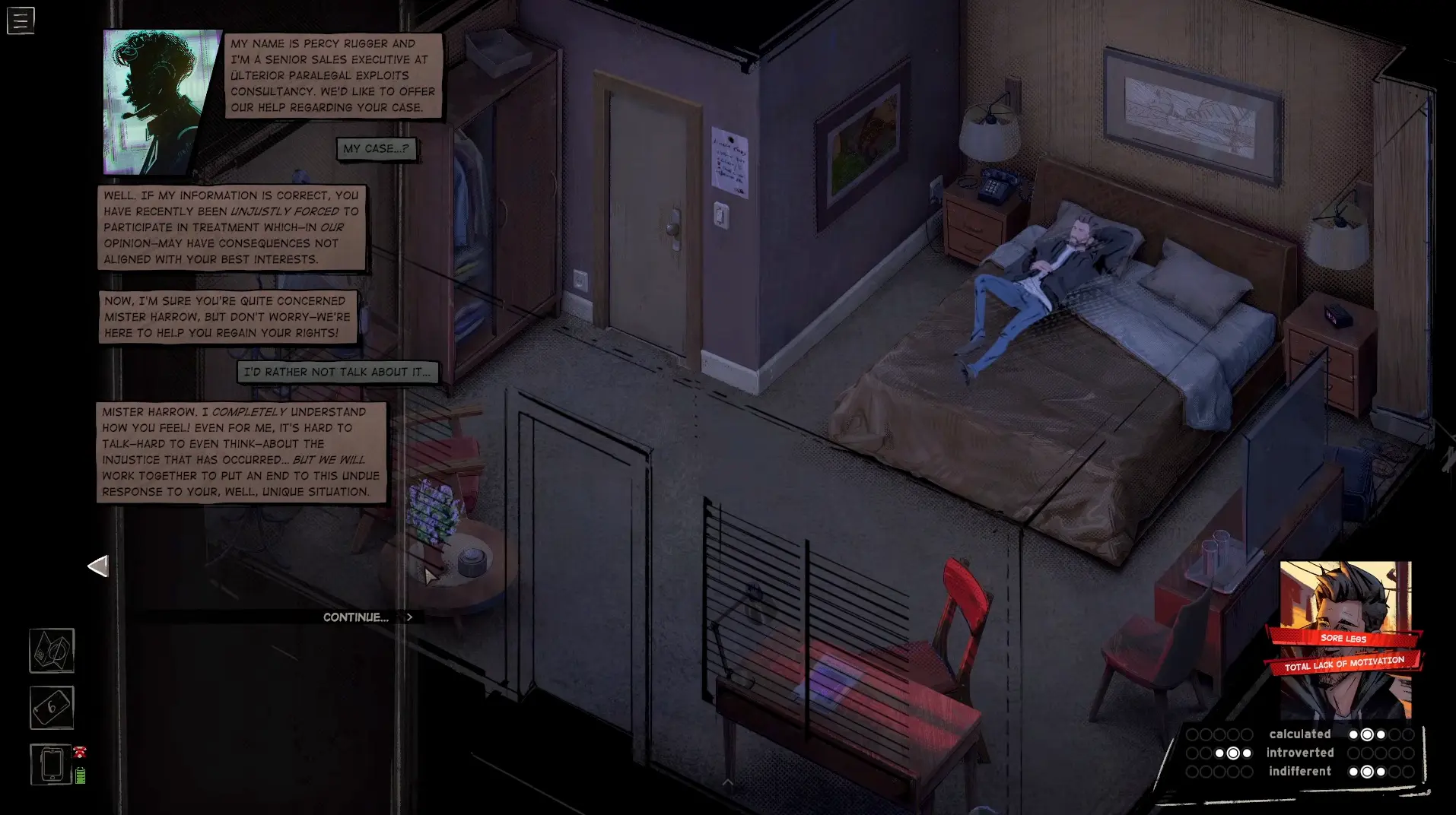Click the die showing six icon

tap(51, 707)
